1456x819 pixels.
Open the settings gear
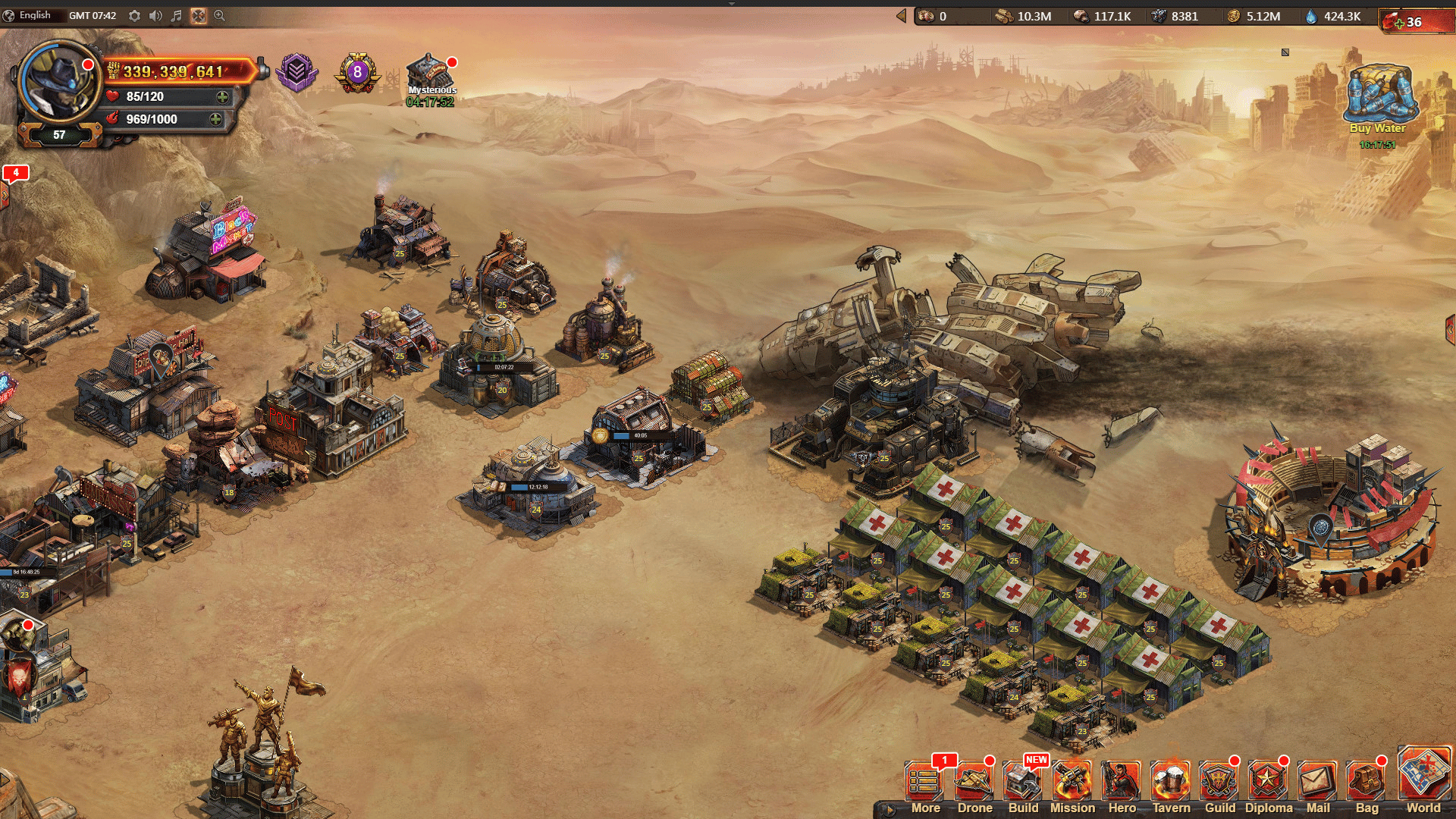pos(134,16)
